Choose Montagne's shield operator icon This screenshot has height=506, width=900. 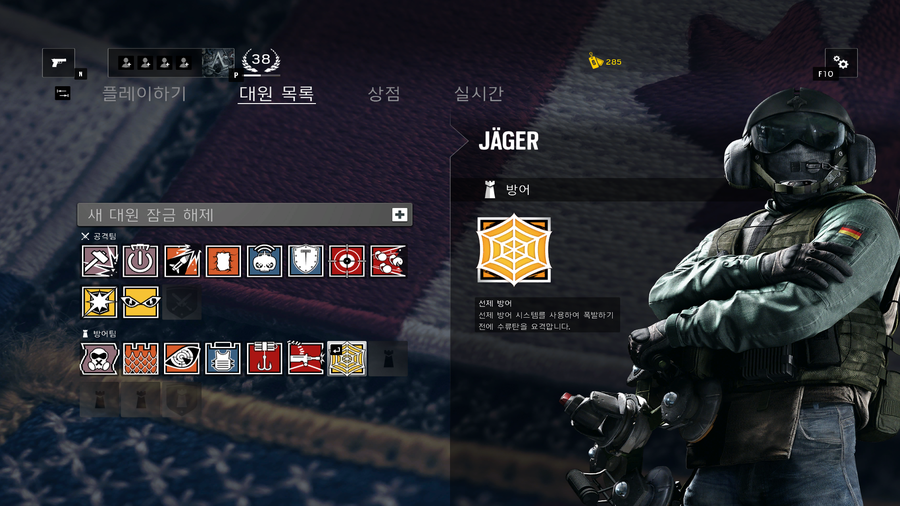click(306, 261)
